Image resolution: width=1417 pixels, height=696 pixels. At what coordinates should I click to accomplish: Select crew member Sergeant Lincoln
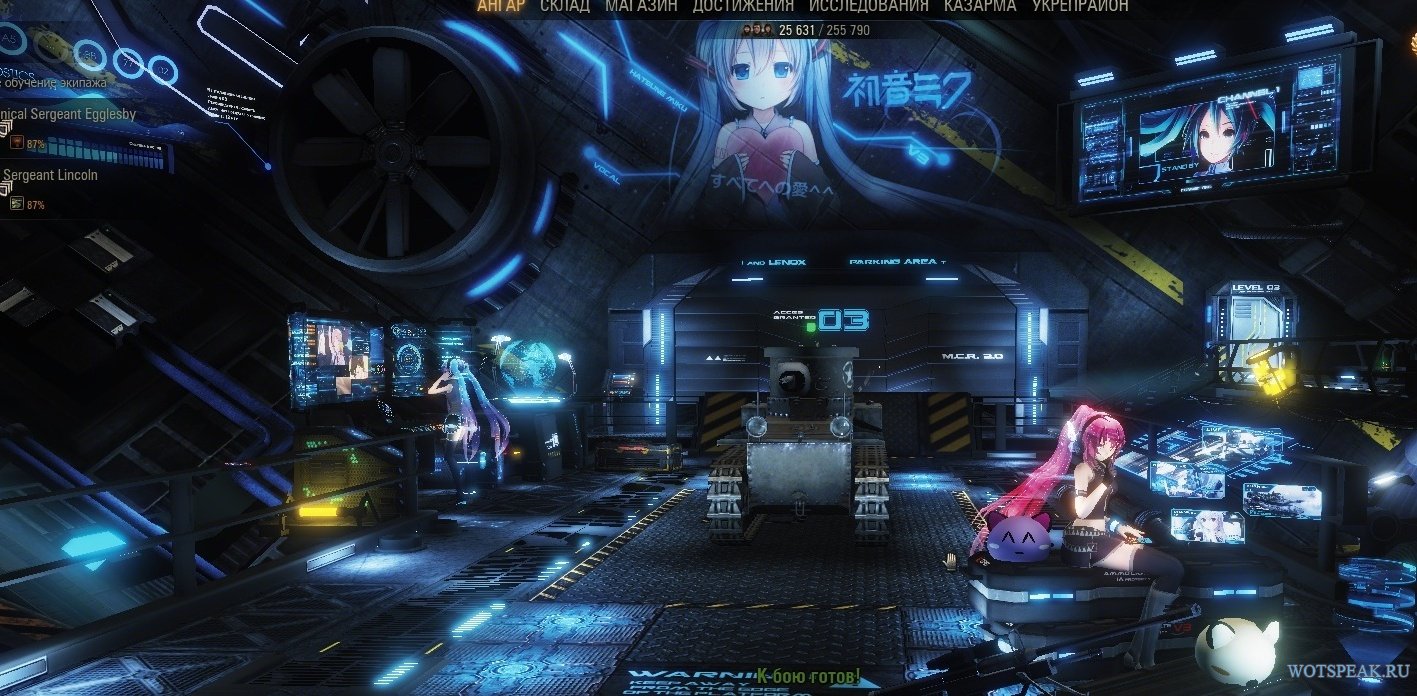50,174
